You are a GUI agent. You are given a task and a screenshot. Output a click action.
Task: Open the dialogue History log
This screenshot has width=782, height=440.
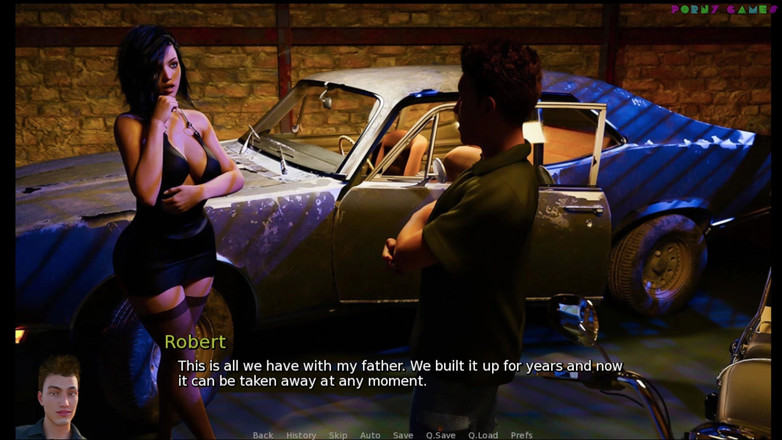click(x=301, y=435)
